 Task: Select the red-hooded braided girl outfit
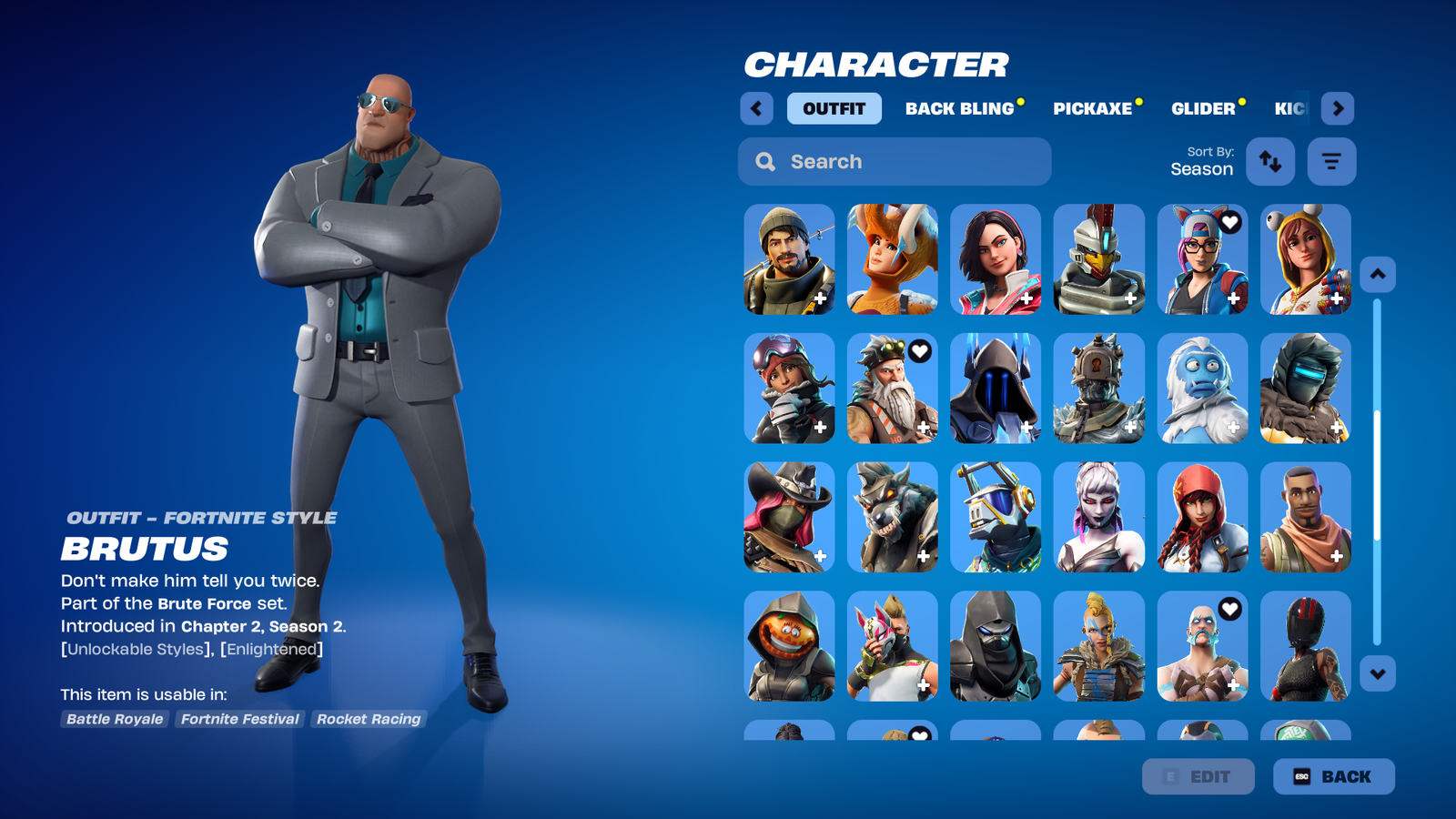coord(1202,517)
